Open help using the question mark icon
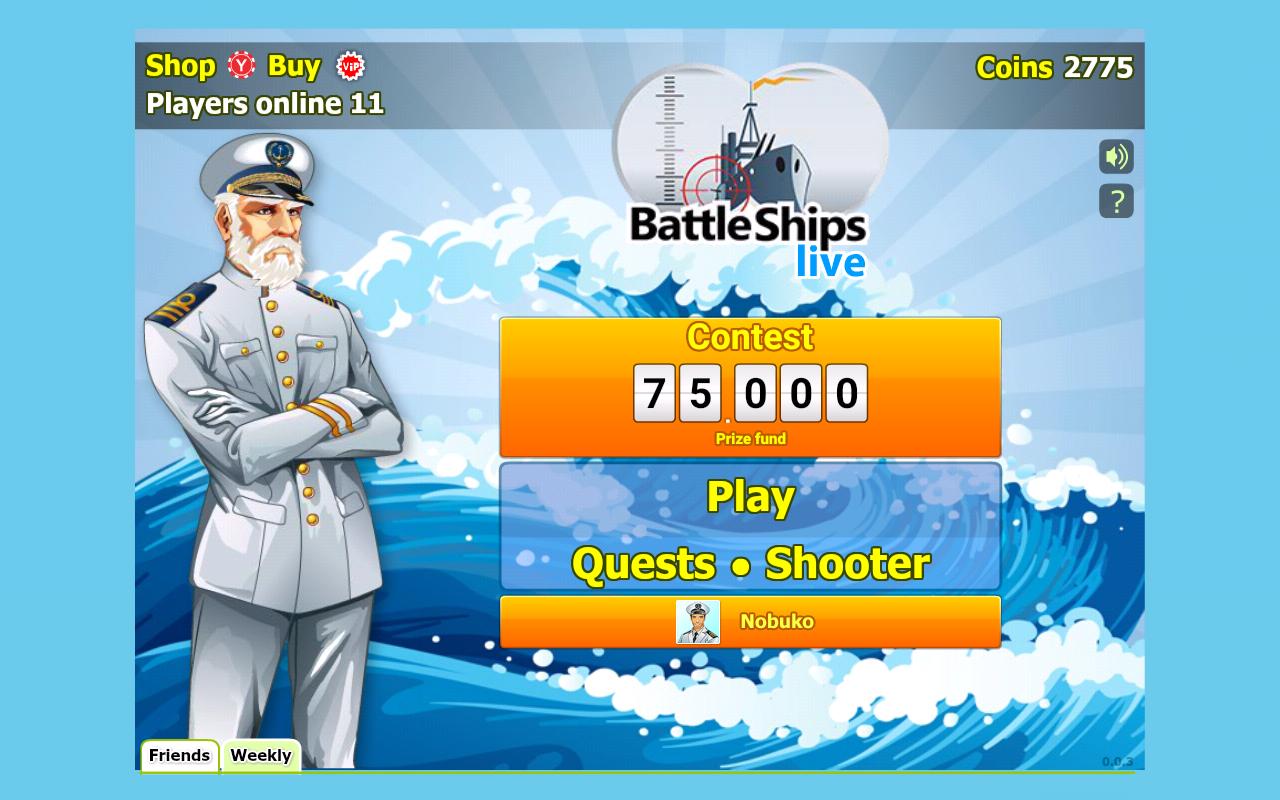Viewport: 1280px width, 800px height. (1116, 202)
